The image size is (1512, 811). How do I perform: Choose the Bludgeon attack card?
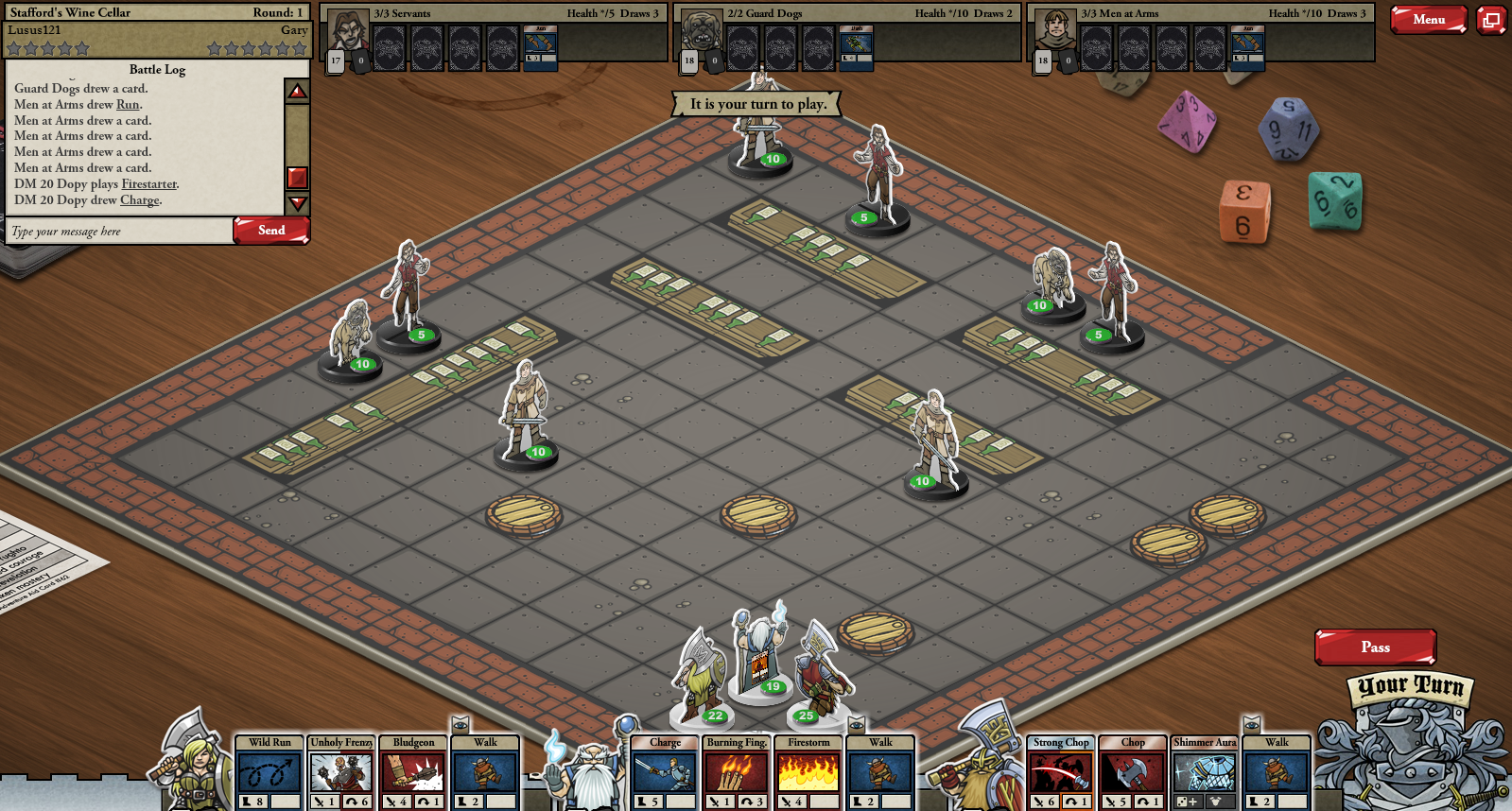coord(413,772)
